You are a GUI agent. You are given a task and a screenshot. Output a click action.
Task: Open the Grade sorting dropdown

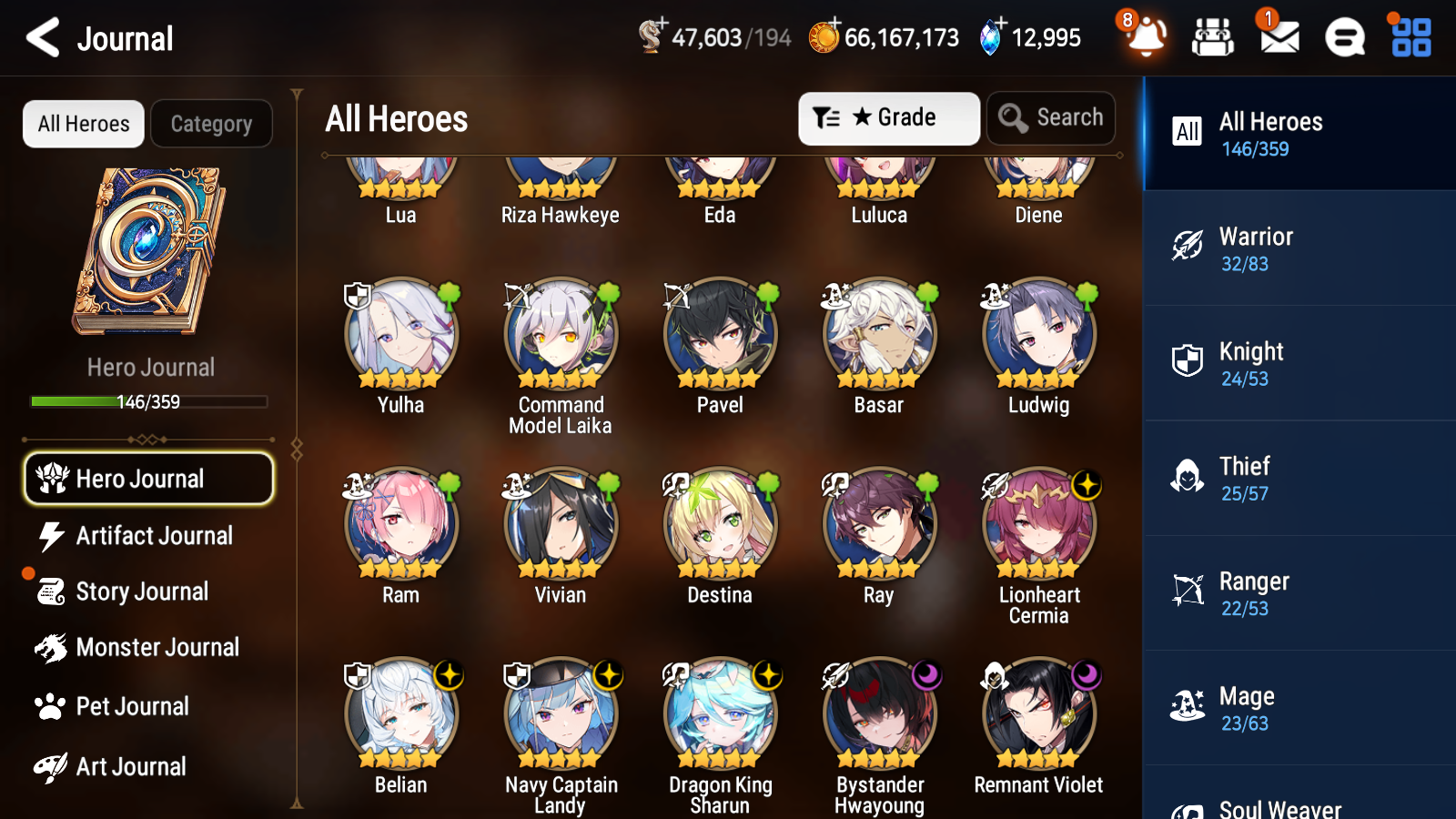(888, 117)
